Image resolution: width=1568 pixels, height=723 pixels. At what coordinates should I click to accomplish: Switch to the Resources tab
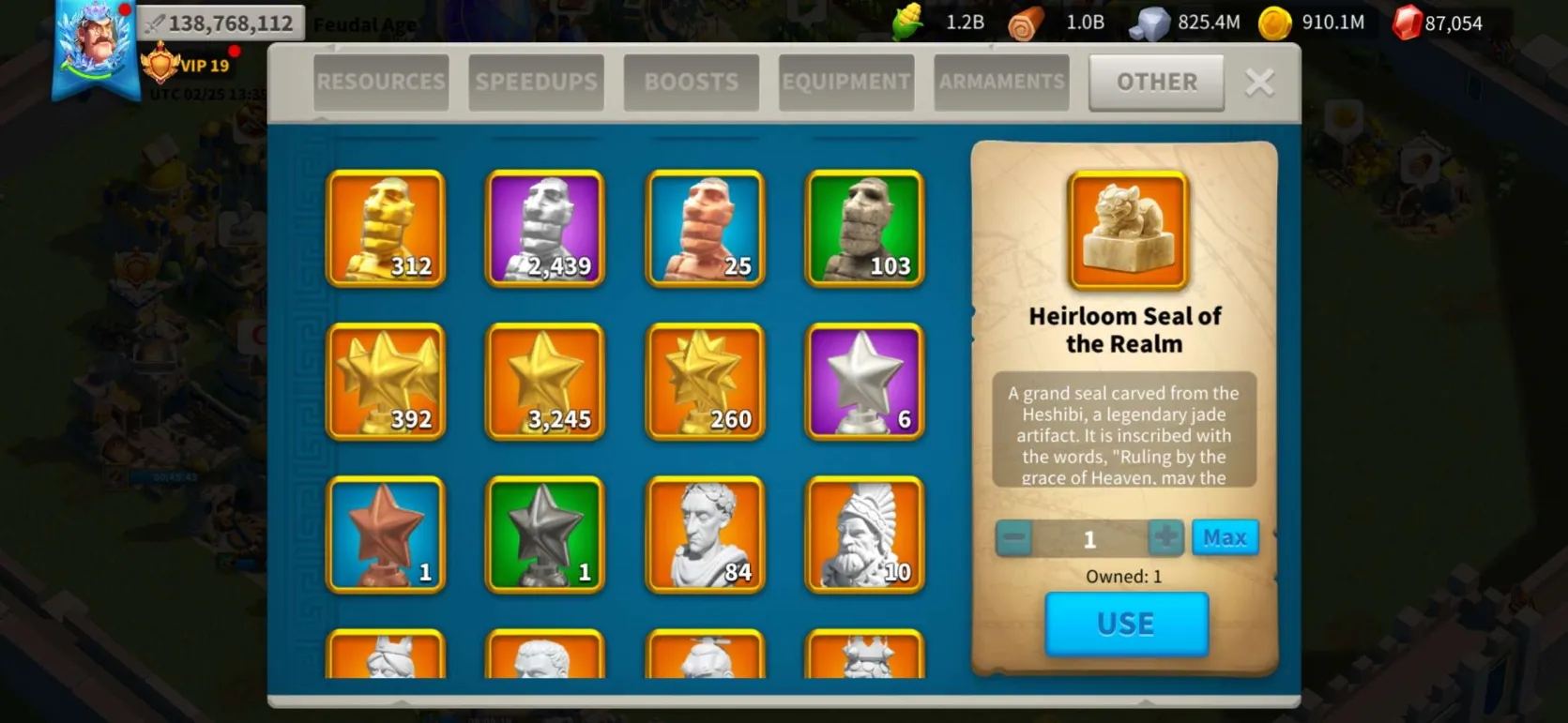pos(381,83)
